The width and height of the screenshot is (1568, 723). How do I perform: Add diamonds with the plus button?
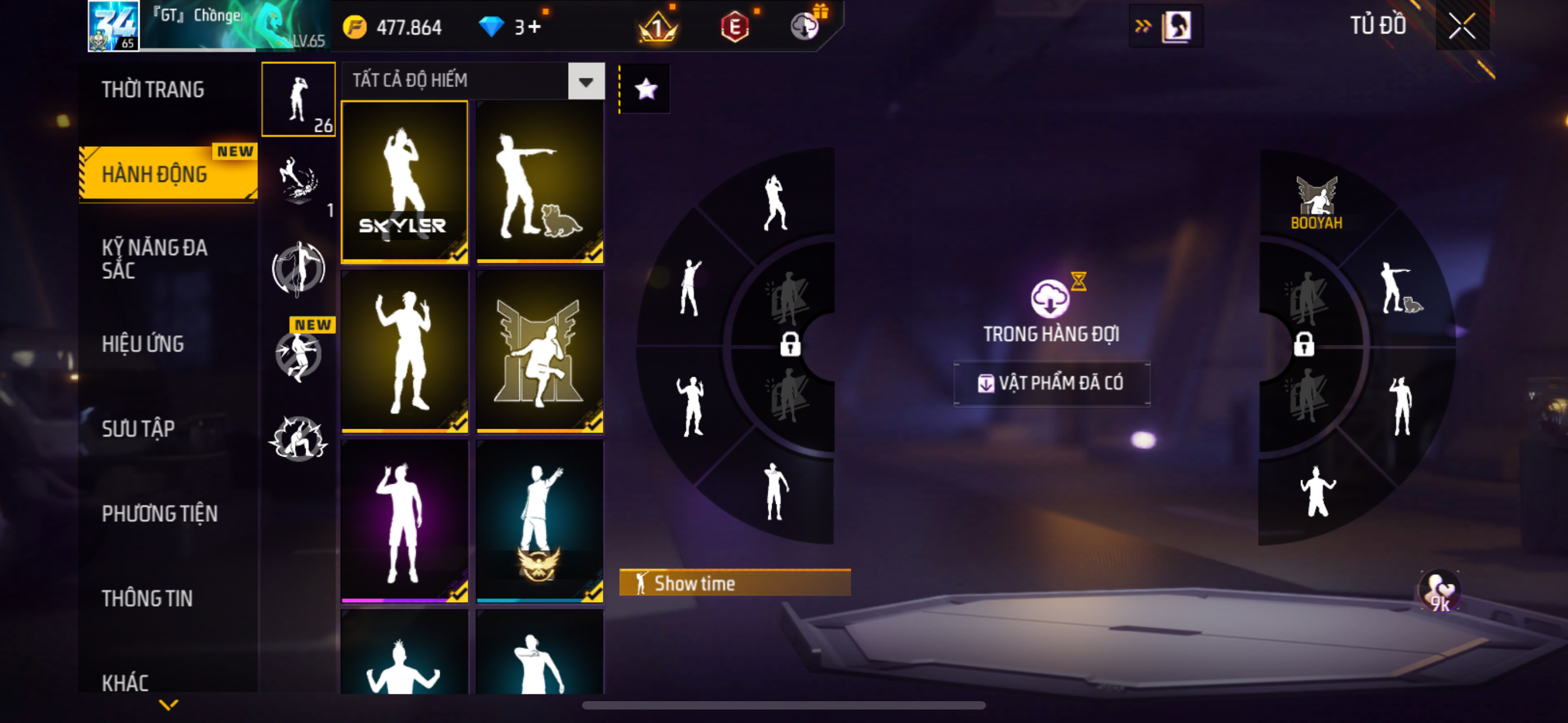(x=534, y=27)
